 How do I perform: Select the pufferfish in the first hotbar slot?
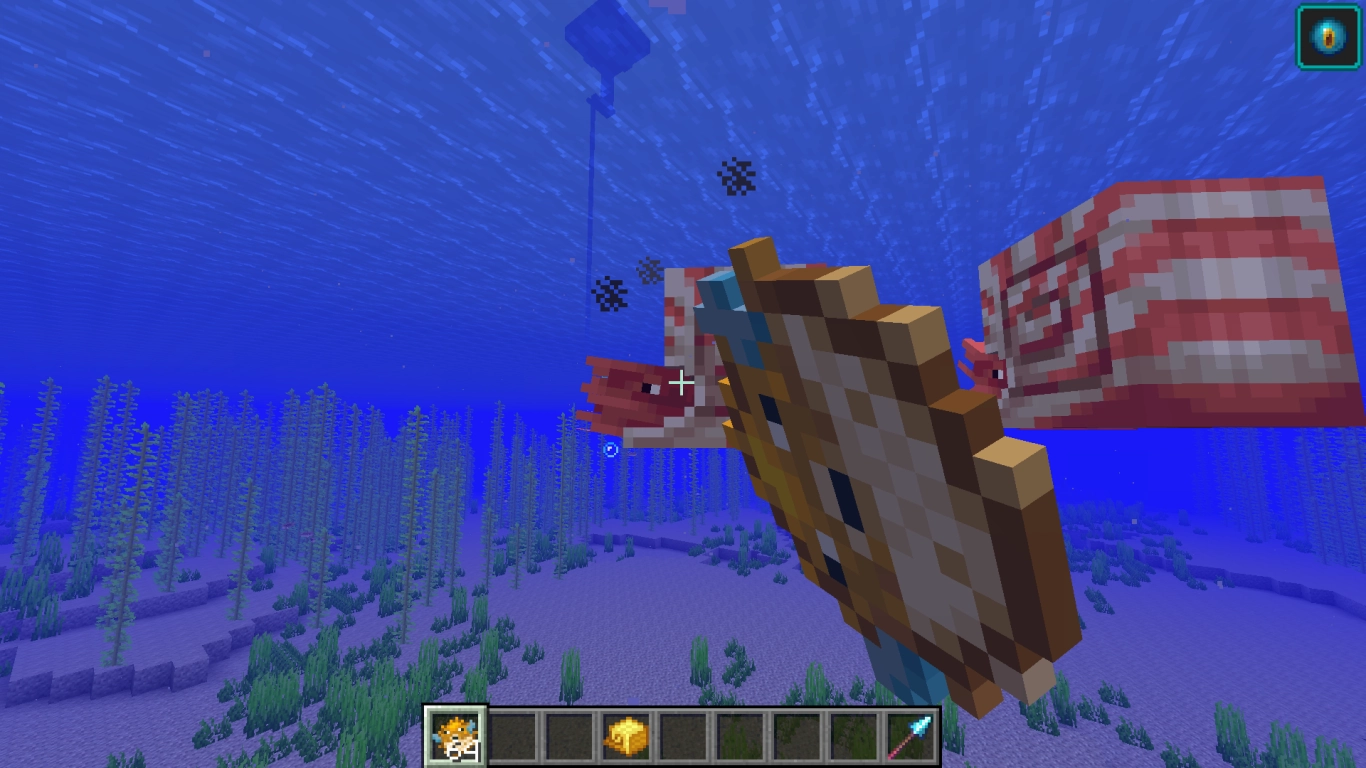click(455, 738)
